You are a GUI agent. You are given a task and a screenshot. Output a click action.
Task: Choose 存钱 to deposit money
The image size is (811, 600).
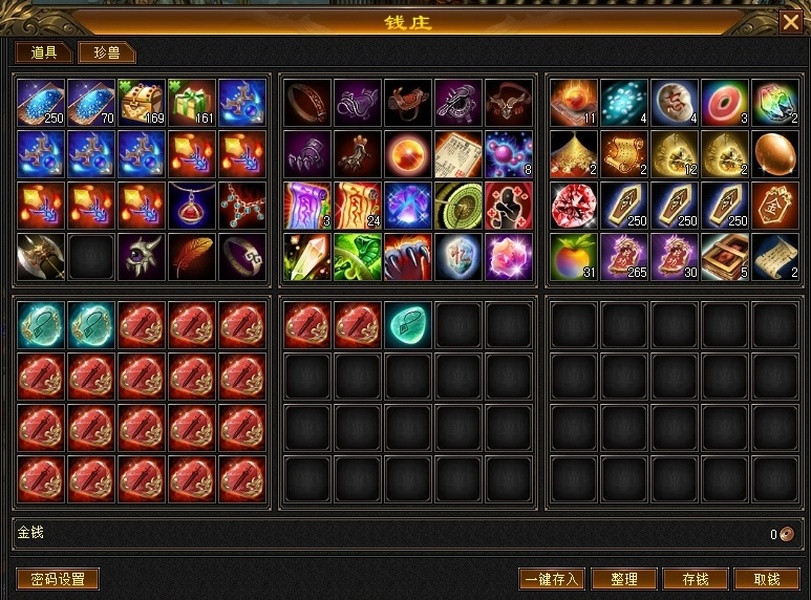(x=695, y=579)
